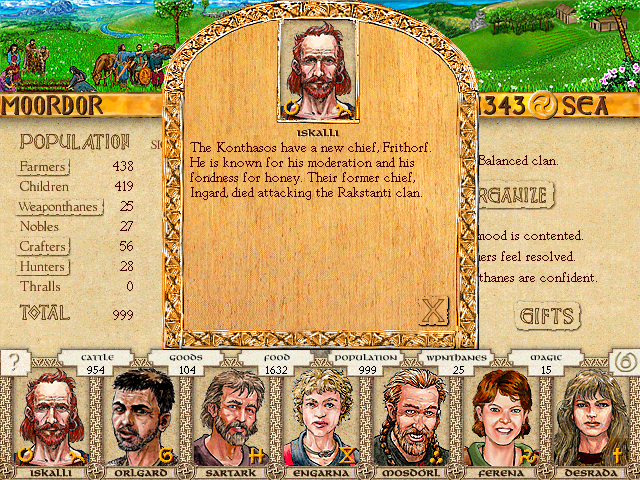Select the Farmers population button
Viewport: 640px width, 480px height.
[43, 166]
